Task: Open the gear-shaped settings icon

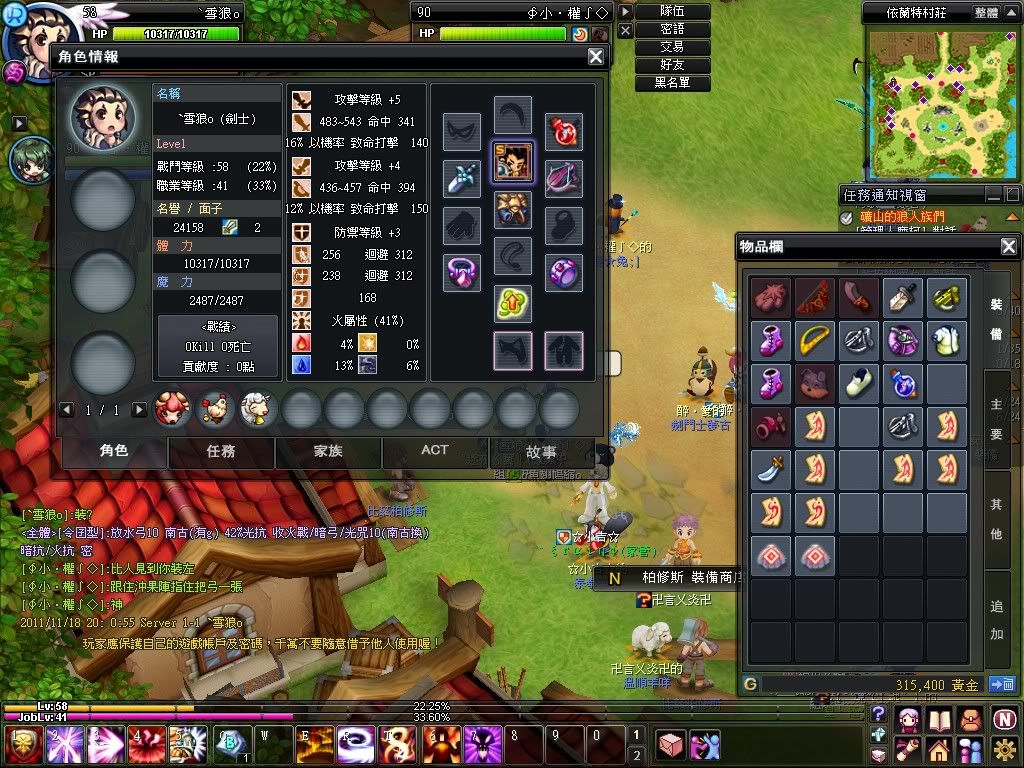Action: pos(1004,748)
